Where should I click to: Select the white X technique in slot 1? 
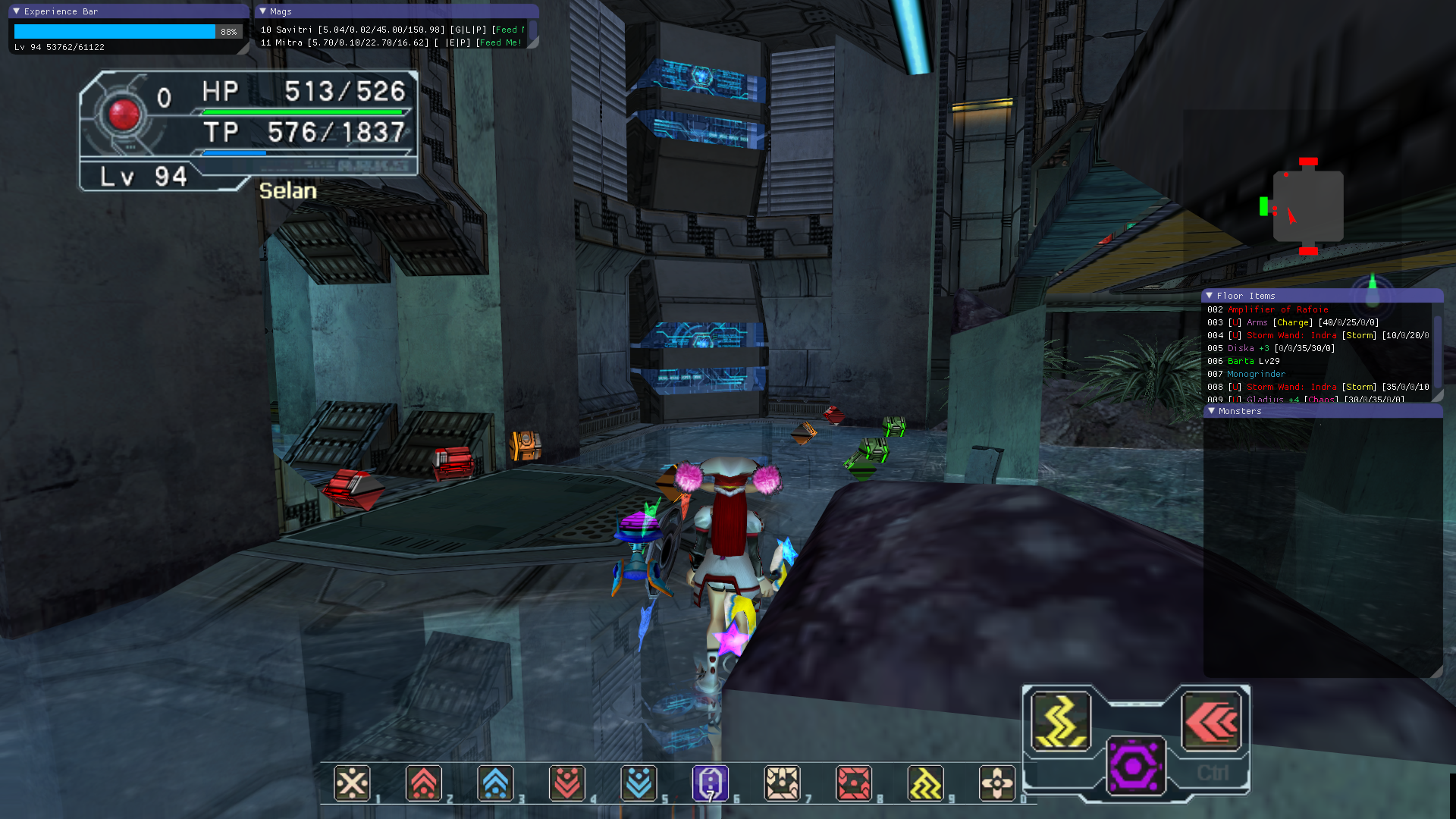(352, 783)
